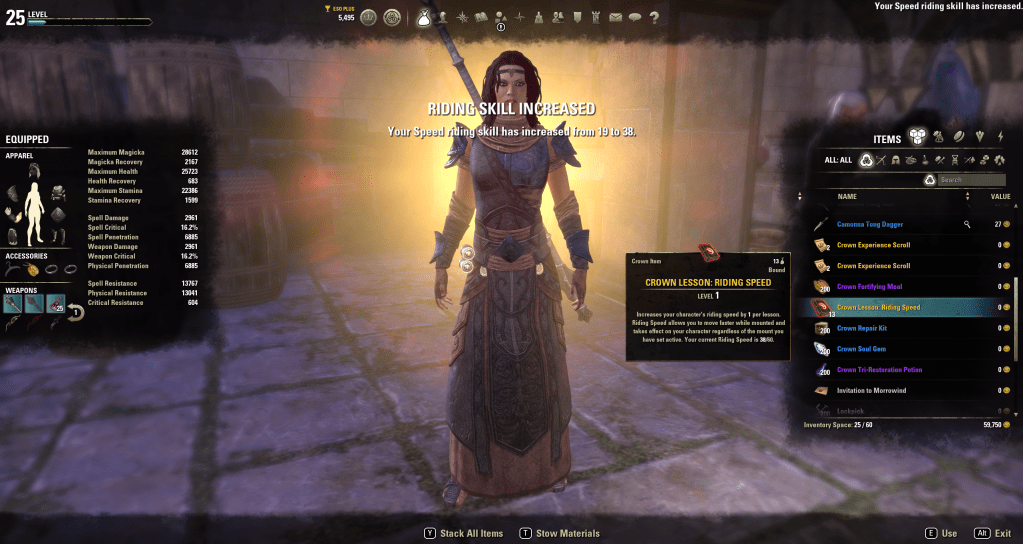Screen dimensions: 1023x544
Task: Select the Crown Lesson: Riding Speed item
Action: (x=878, y=307)
